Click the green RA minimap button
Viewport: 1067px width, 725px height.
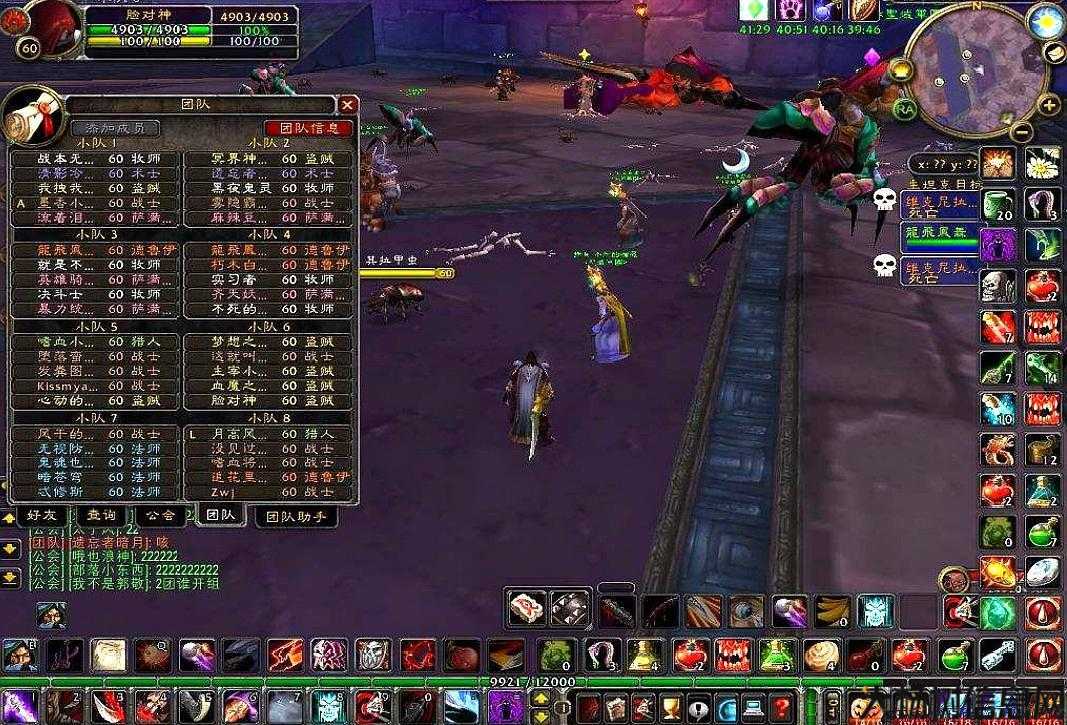[x=904, y=107]
